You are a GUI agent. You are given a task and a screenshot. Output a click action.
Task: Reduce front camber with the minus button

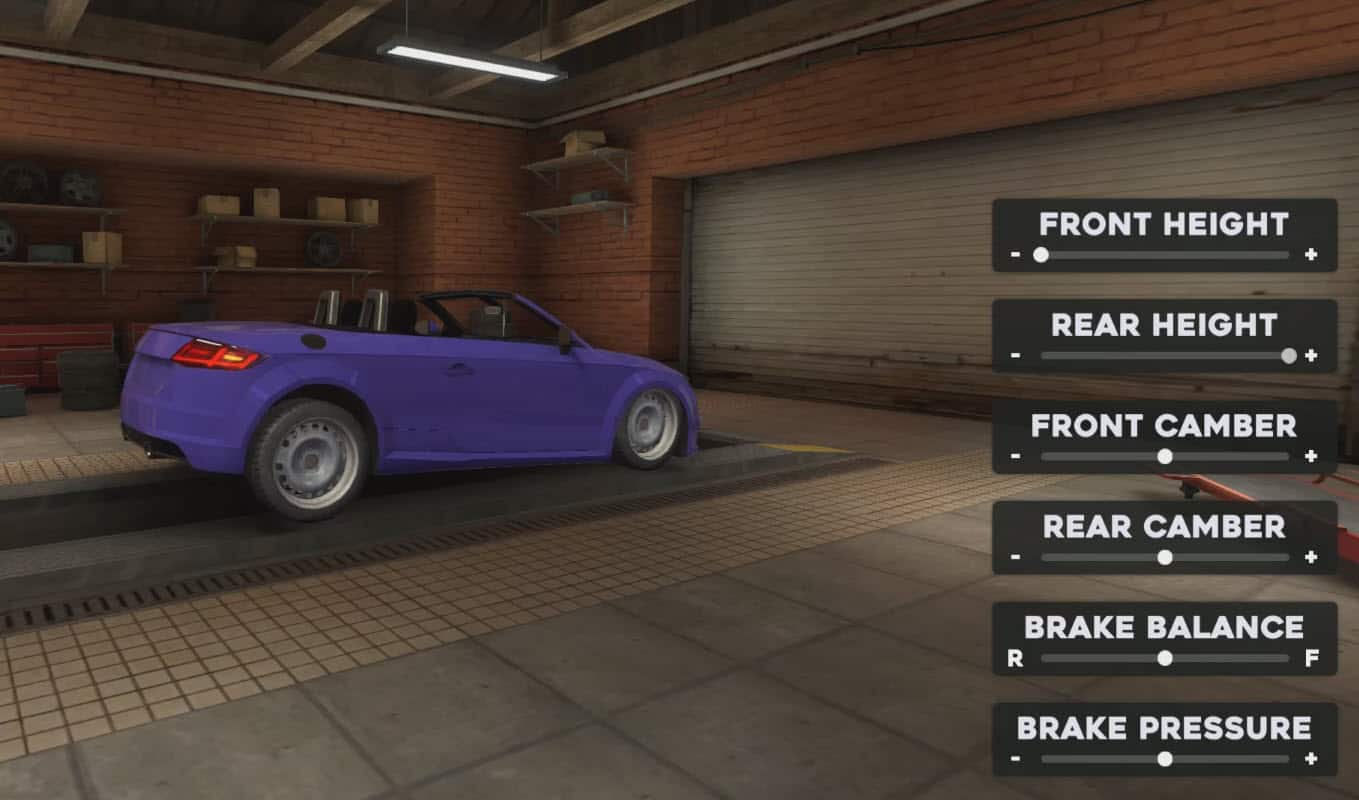(1016, 457)
